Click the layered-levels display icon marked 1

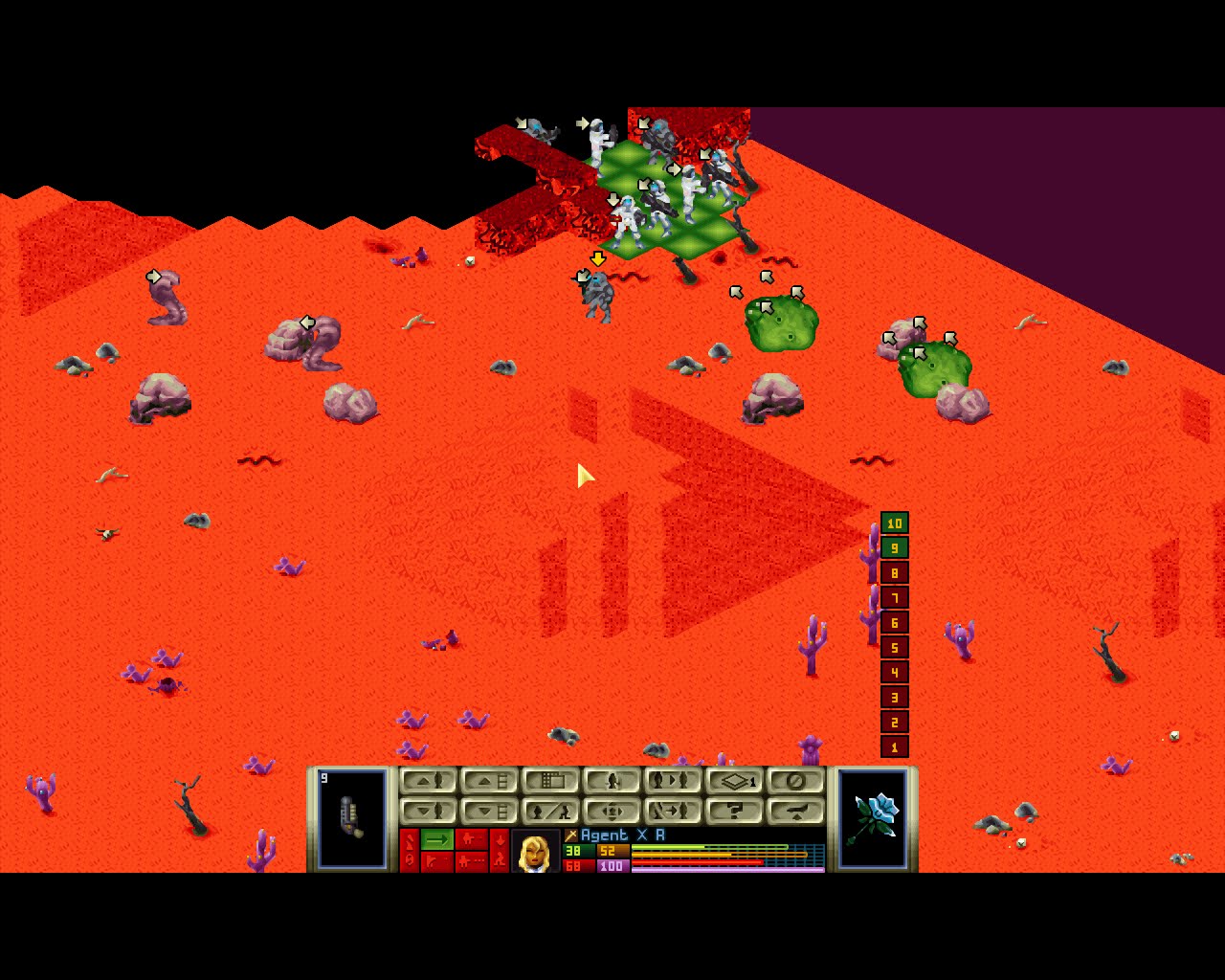click(737, 781)
